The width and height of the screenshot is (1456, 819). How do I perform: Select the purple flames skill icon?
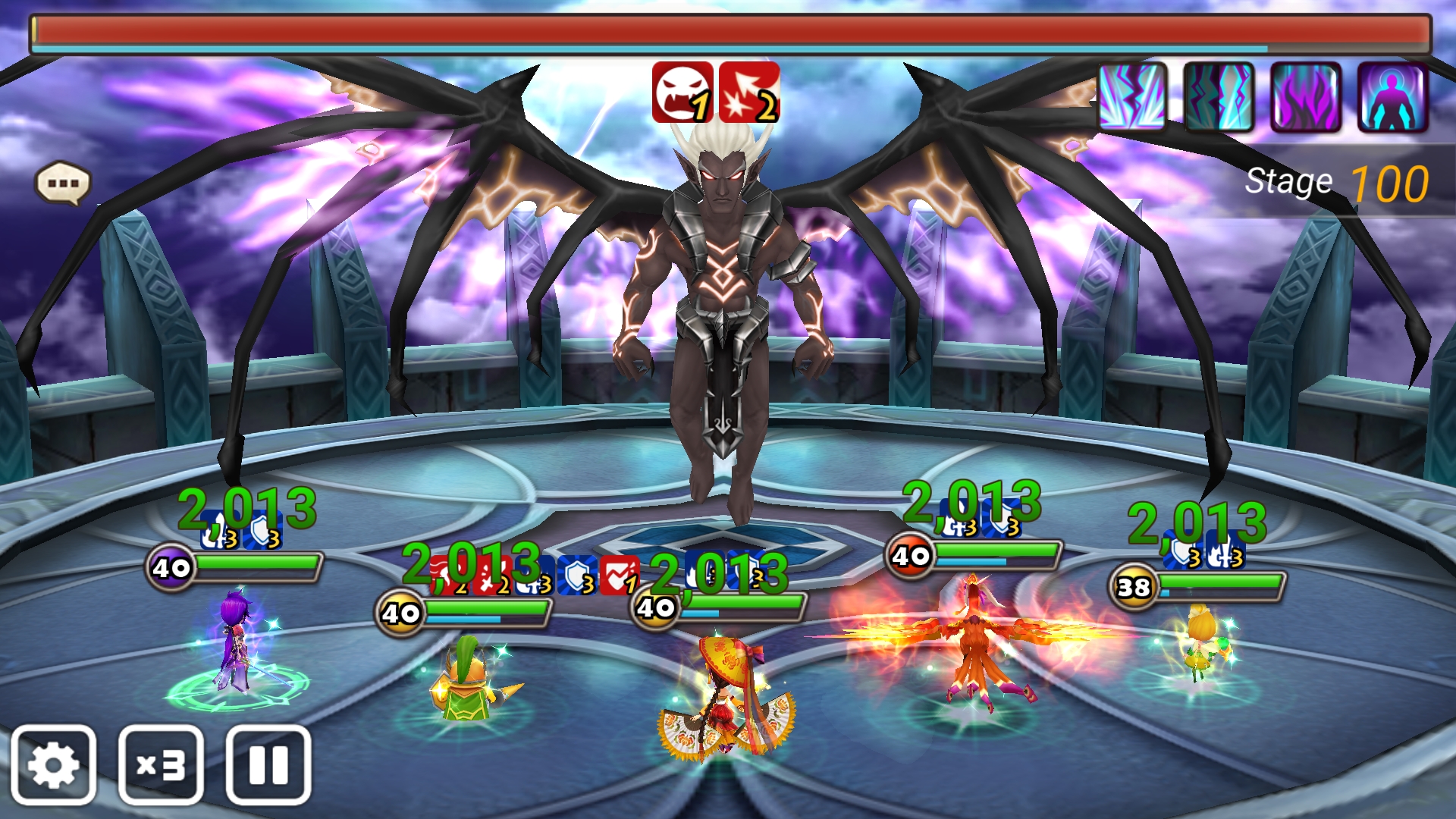pos(1305,97)
